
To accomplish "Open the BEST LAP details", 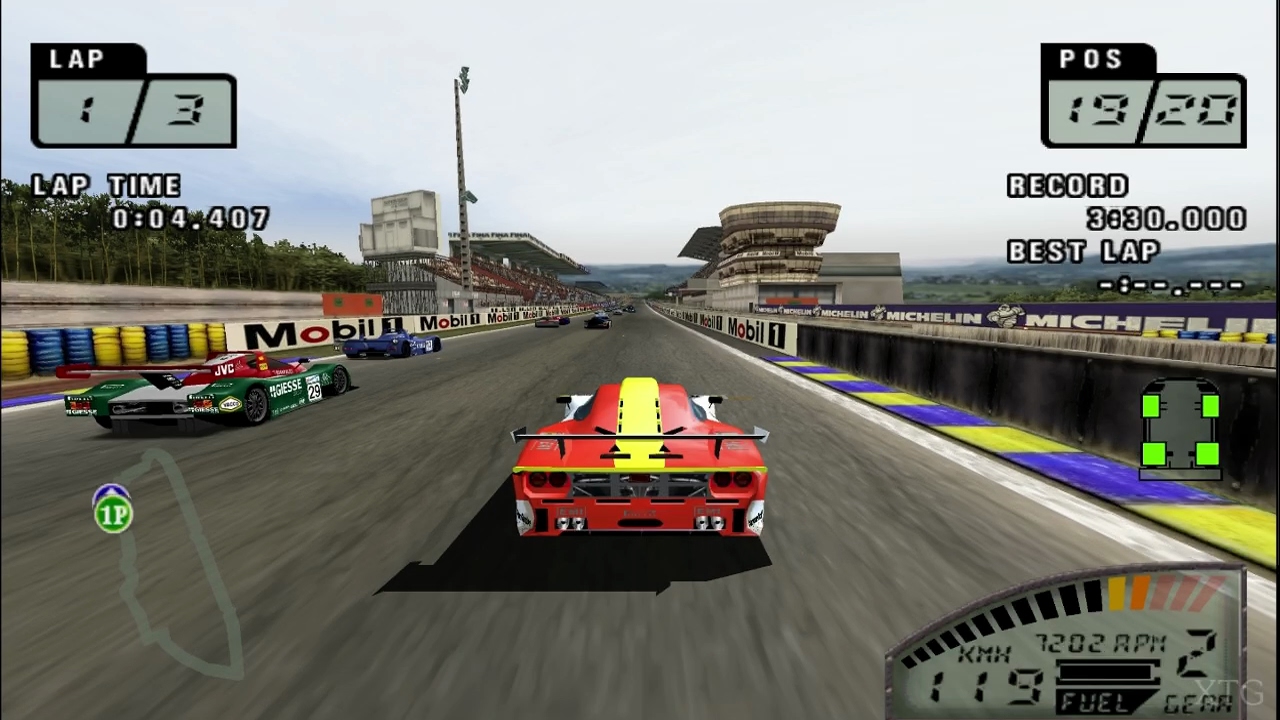I will pos(1082,252).
